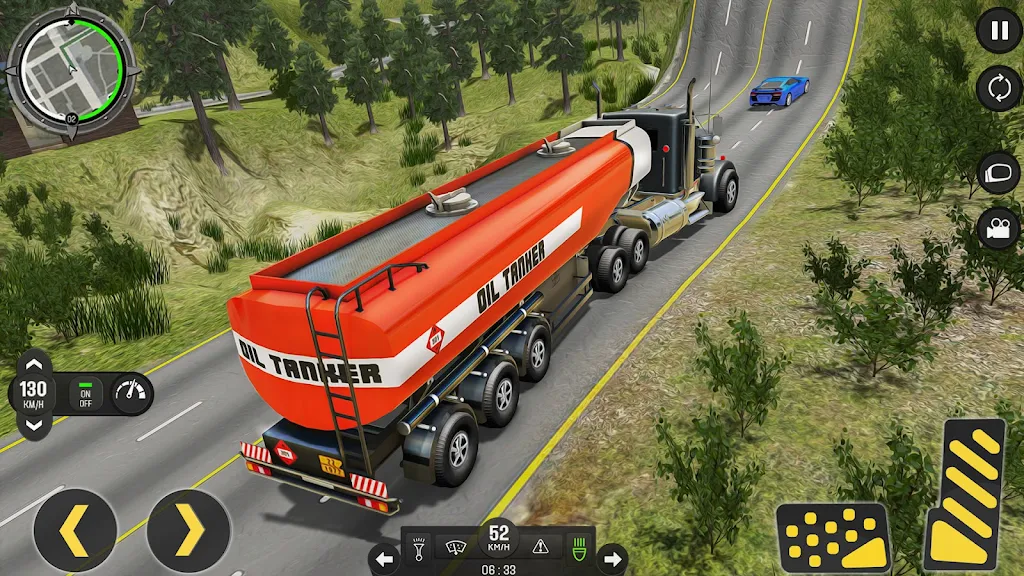The image size is (1024, 576).
Task: Hit the brake pedal
Action: click(x=833, y=537)
